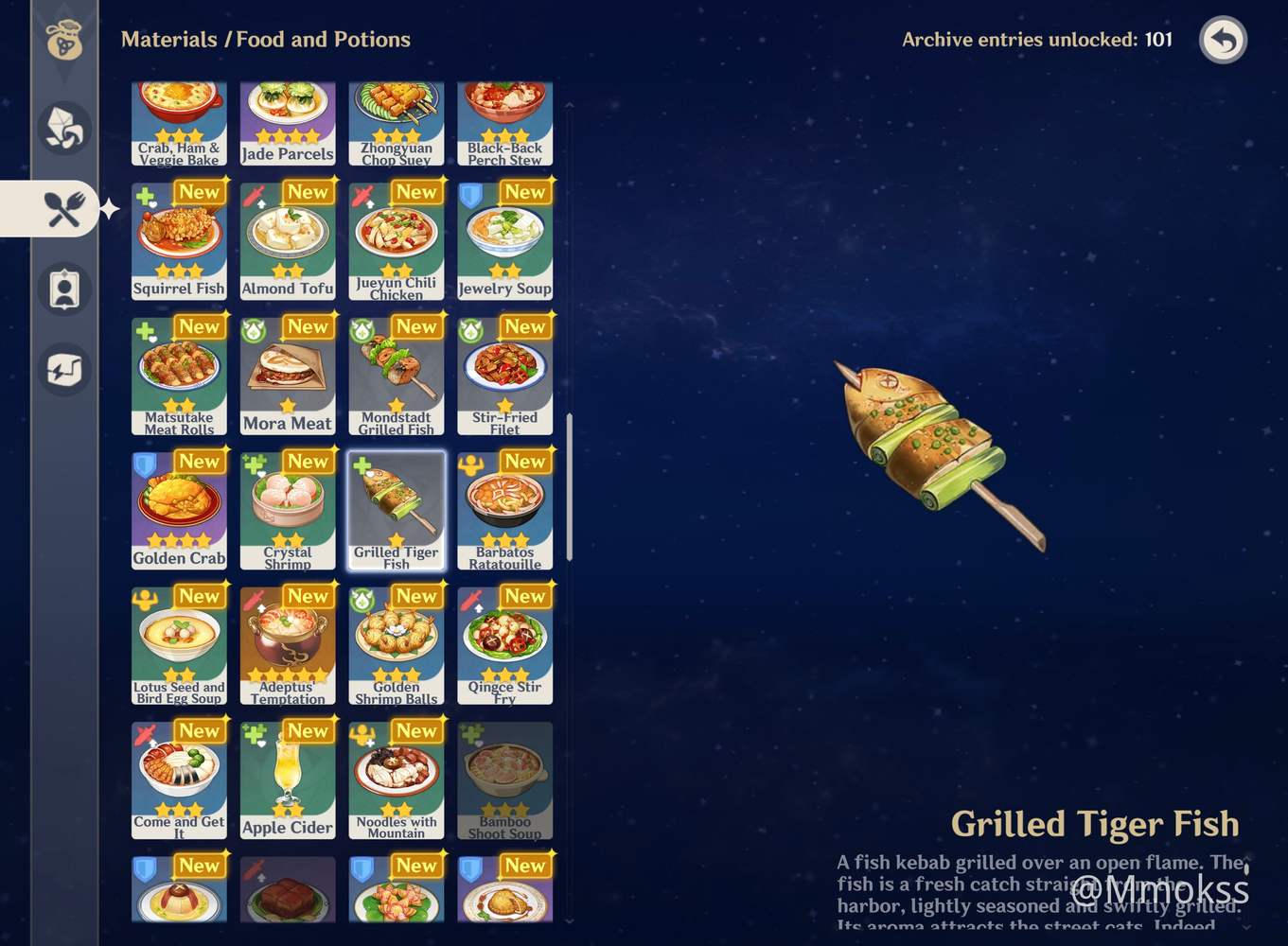Screen dimensions: 1288x946
Task: Select the namecard icon at bottom of sidebar
Action: (62, 370)
